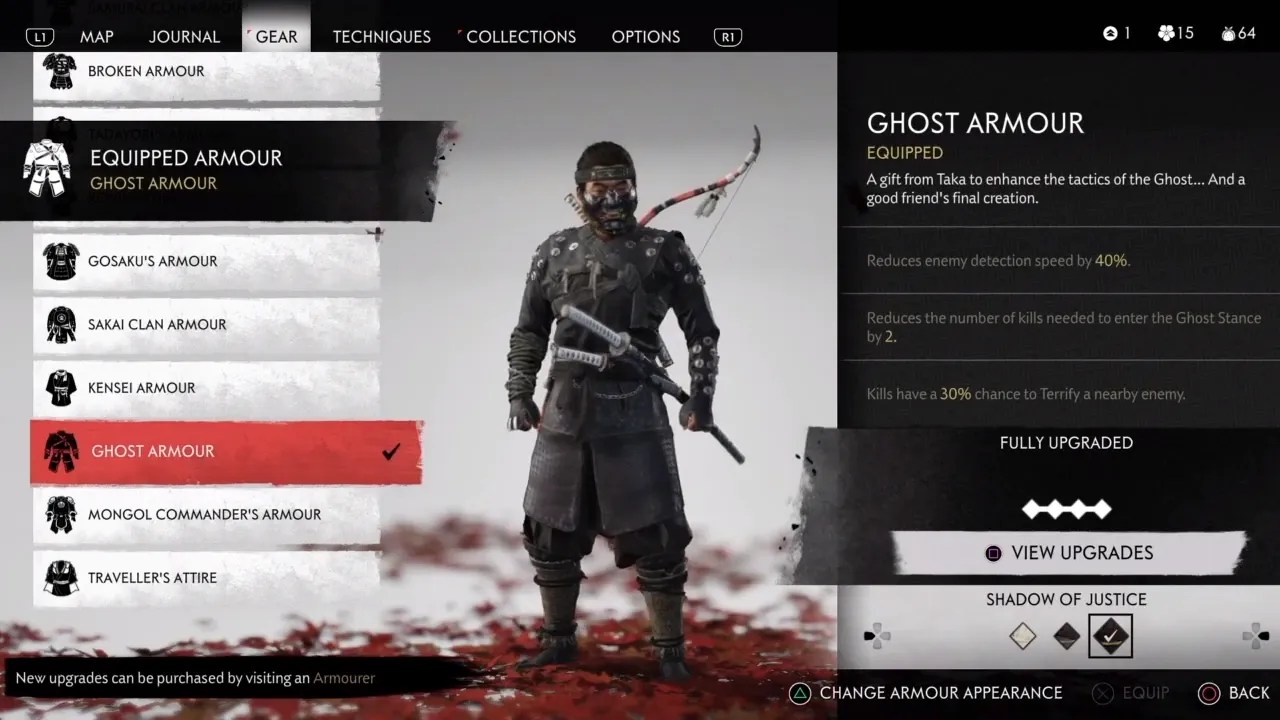Click the left d-pad dye navigation arrow
The height and width of the screenshot is (720, 1280).
877,636
